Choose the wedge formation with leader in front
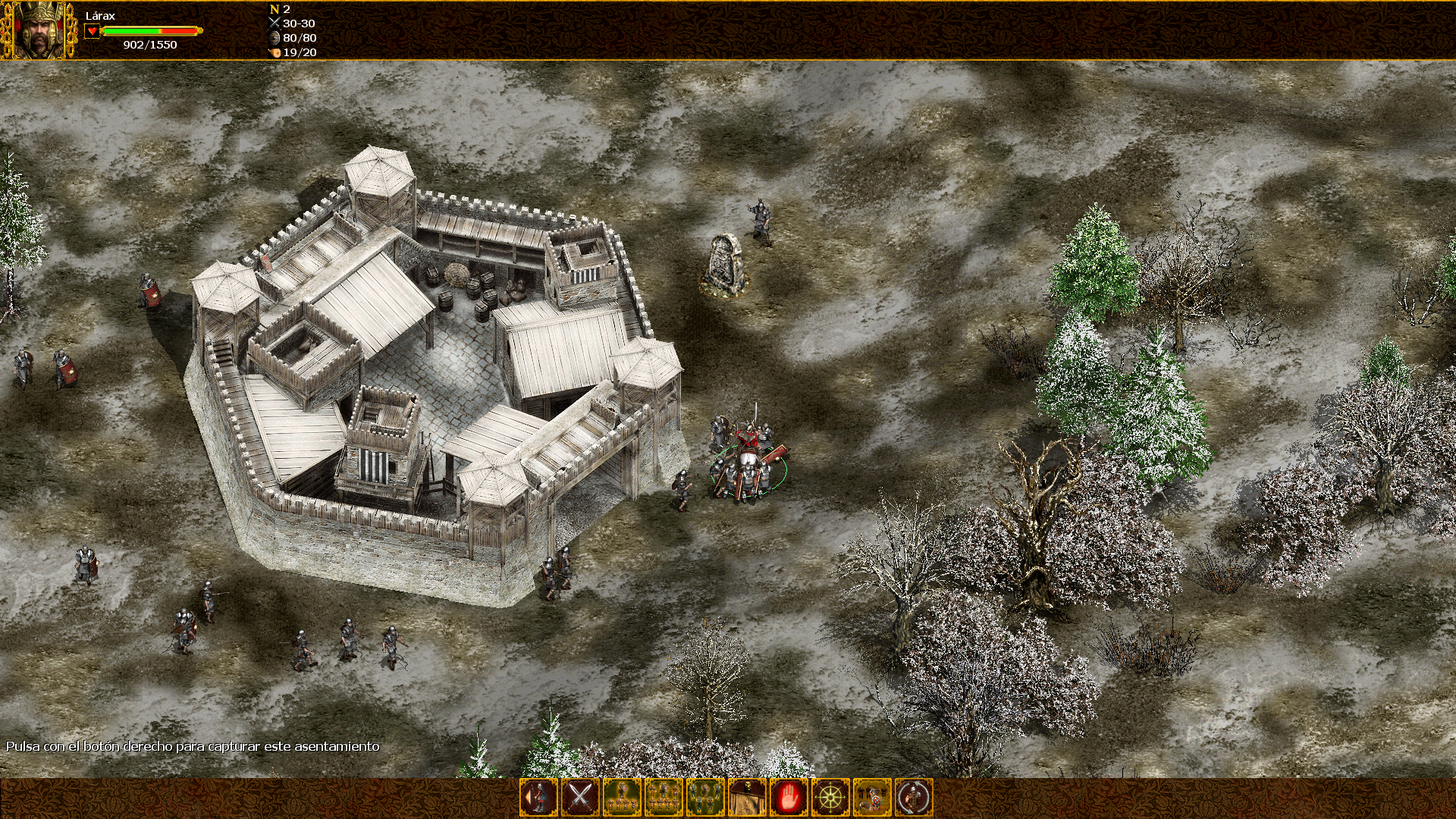1456x819 pixels. tap(622, 798)
